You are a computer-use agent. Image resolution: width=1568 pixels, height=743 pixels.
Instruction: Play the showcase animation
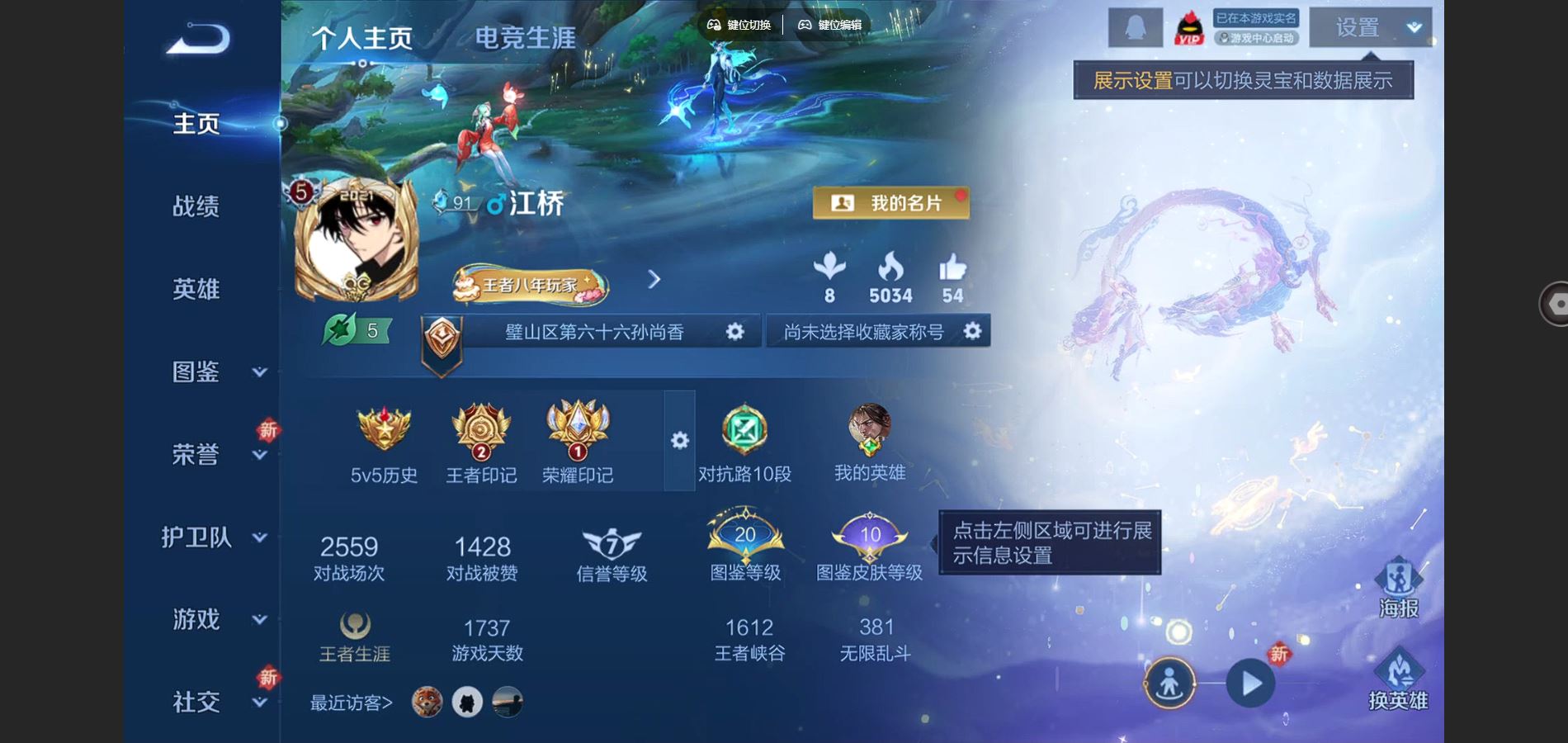click(1250, 684)
